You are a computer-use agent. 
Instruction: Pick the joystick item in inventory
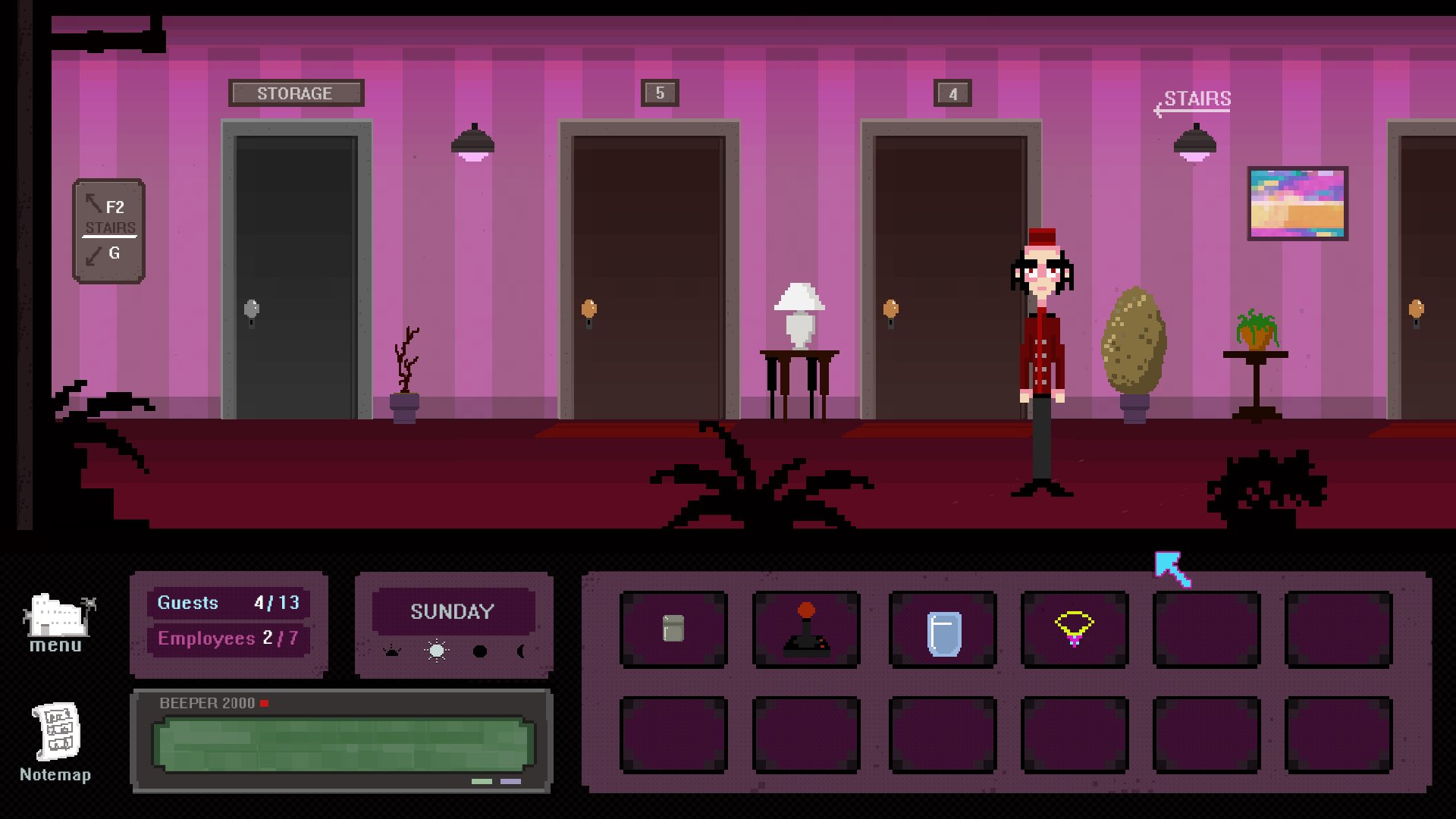pos(806,629)
